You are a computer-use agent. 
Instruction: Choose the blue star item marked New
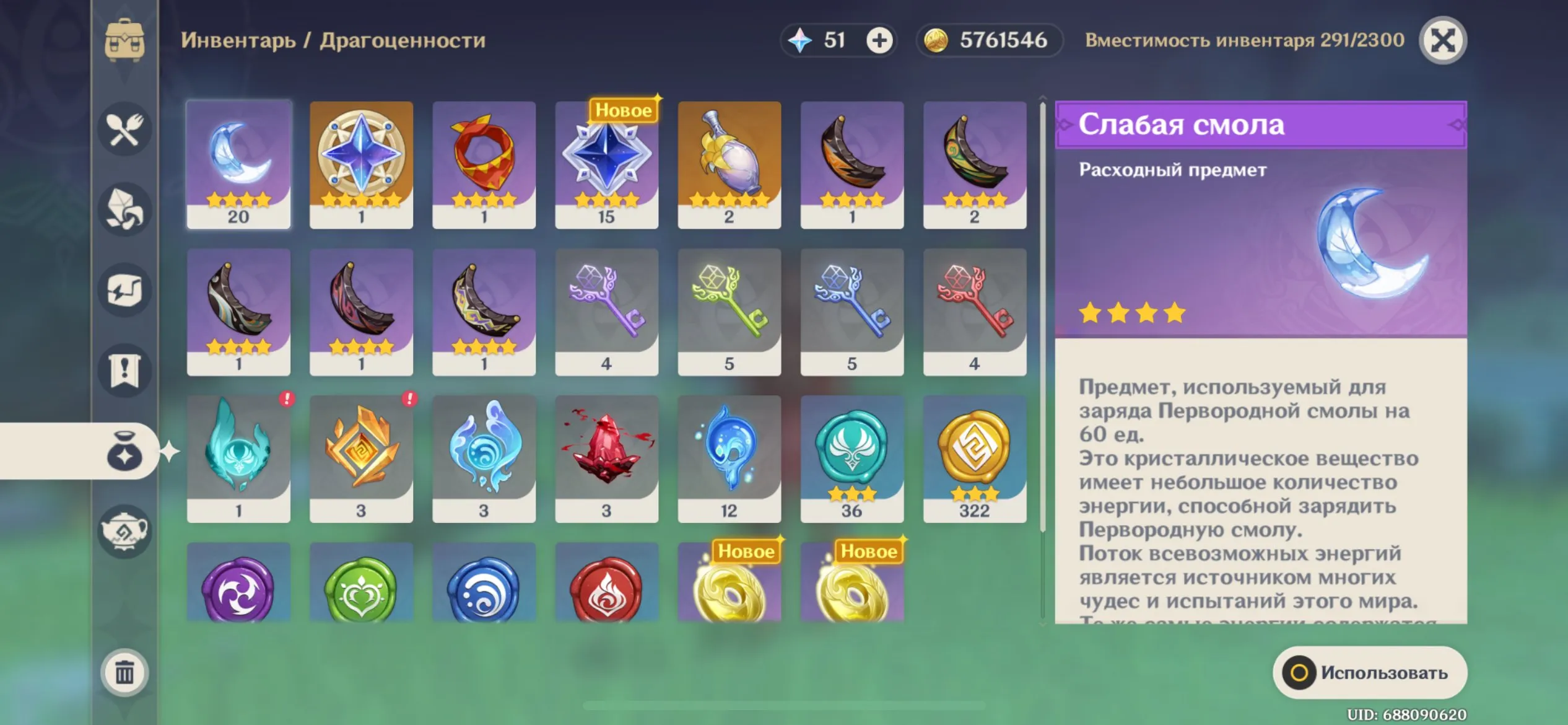(x=606, y=165)
